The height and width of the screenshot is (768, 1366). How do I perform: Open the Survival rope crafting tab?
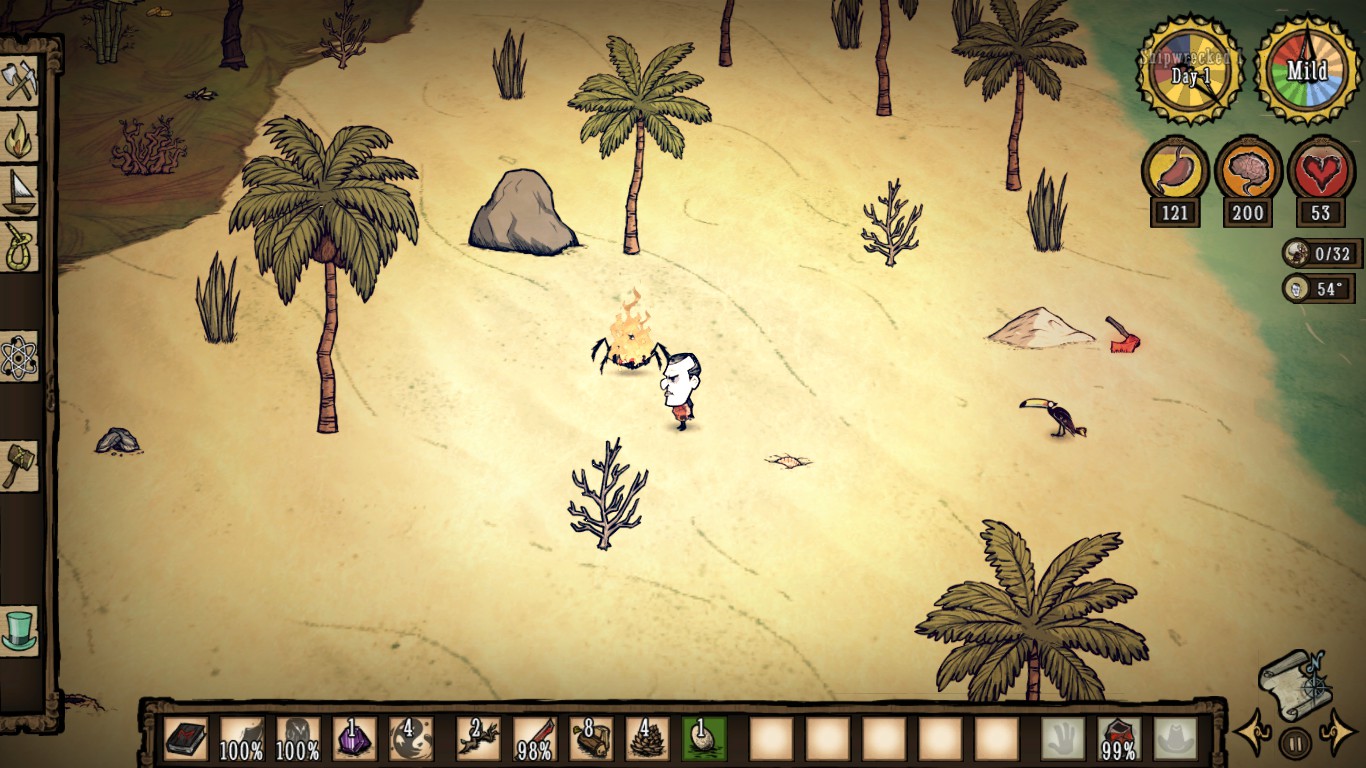[x=19, y=246]
